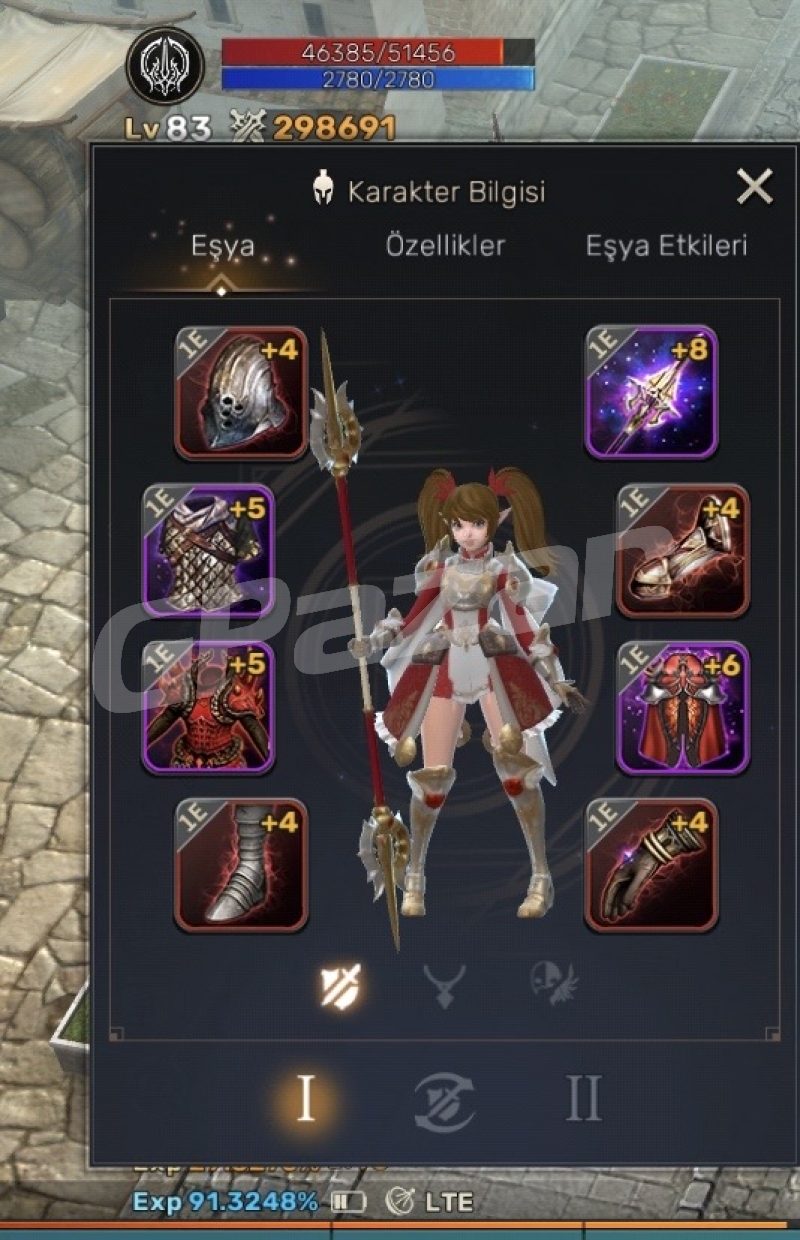The height and width of the screenshot is (1240, 800).
Task: Close the Karakter Bilgisi panel
Action: pos(754,187)
